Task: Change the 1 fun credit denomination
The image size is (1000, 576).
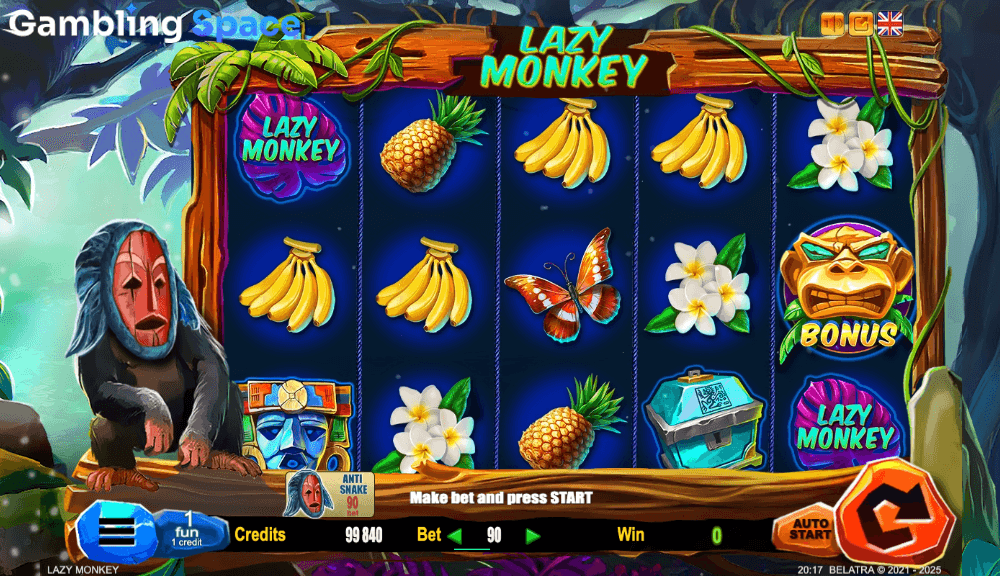Action: click(187, 529)
